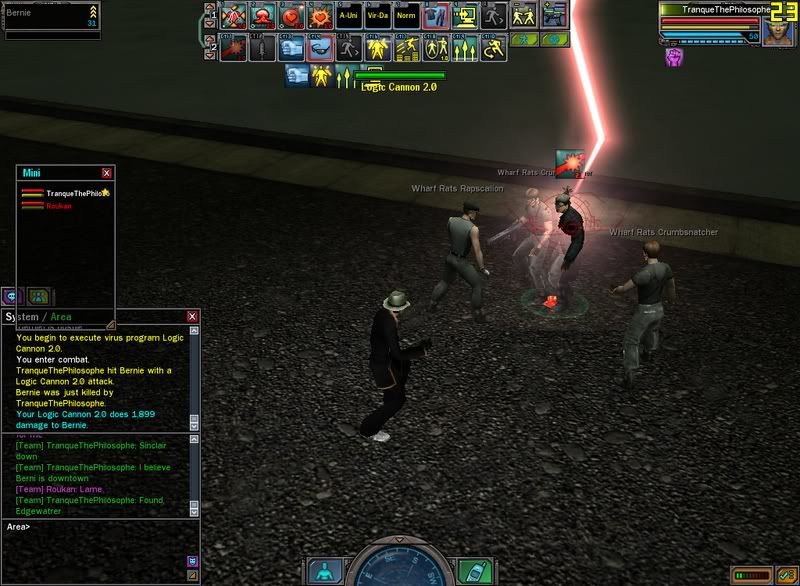The width and height of the screenshot is (800, 586).
Task: Use the sunglasses ability on hotbar
Action: click(x=320, y=48)
